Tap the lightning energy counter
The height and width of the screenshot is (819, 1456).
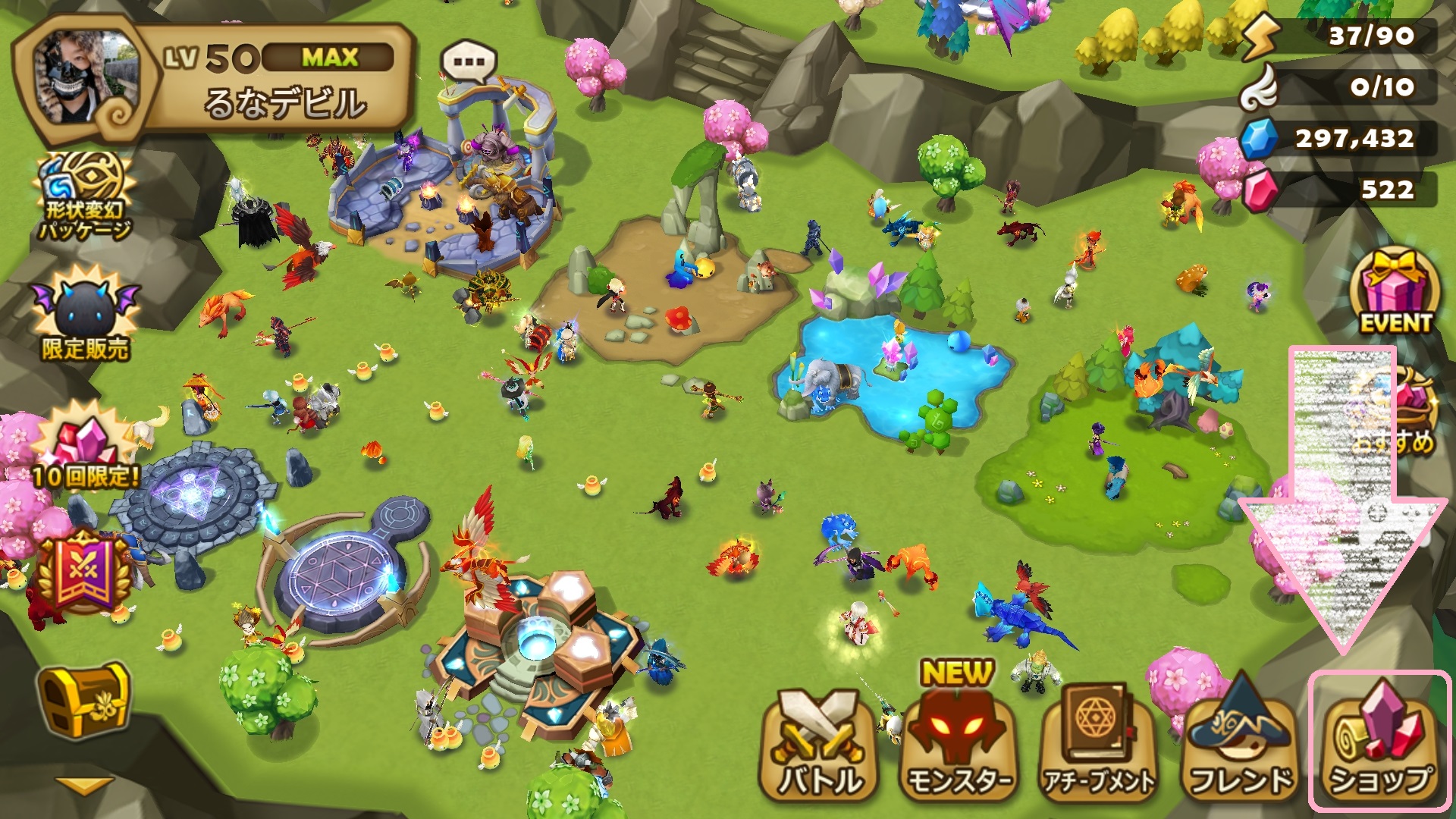(x=1341, y=36)
